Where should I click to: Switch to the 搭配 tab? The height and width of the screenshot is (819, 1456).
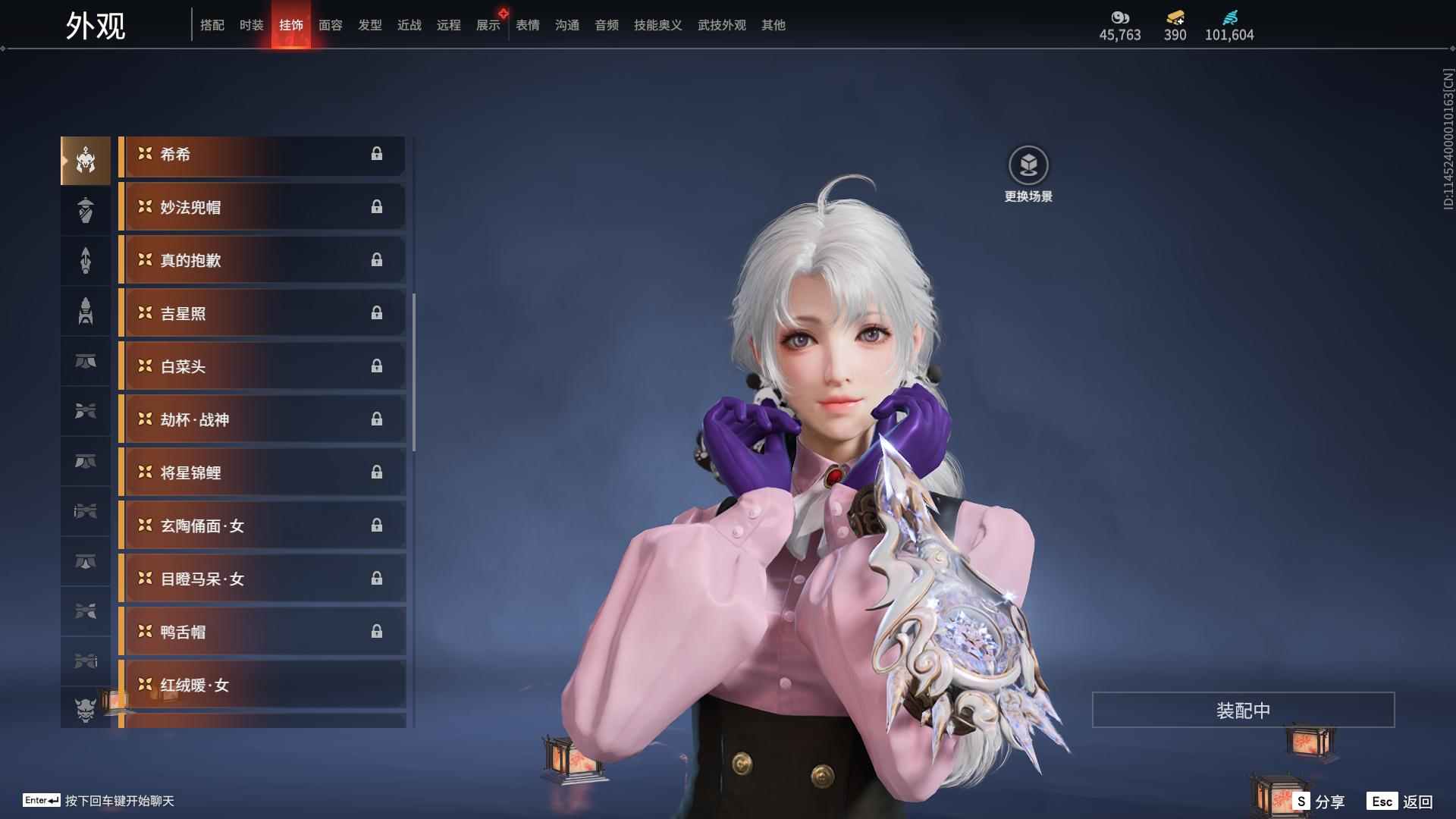click(212, 25)
